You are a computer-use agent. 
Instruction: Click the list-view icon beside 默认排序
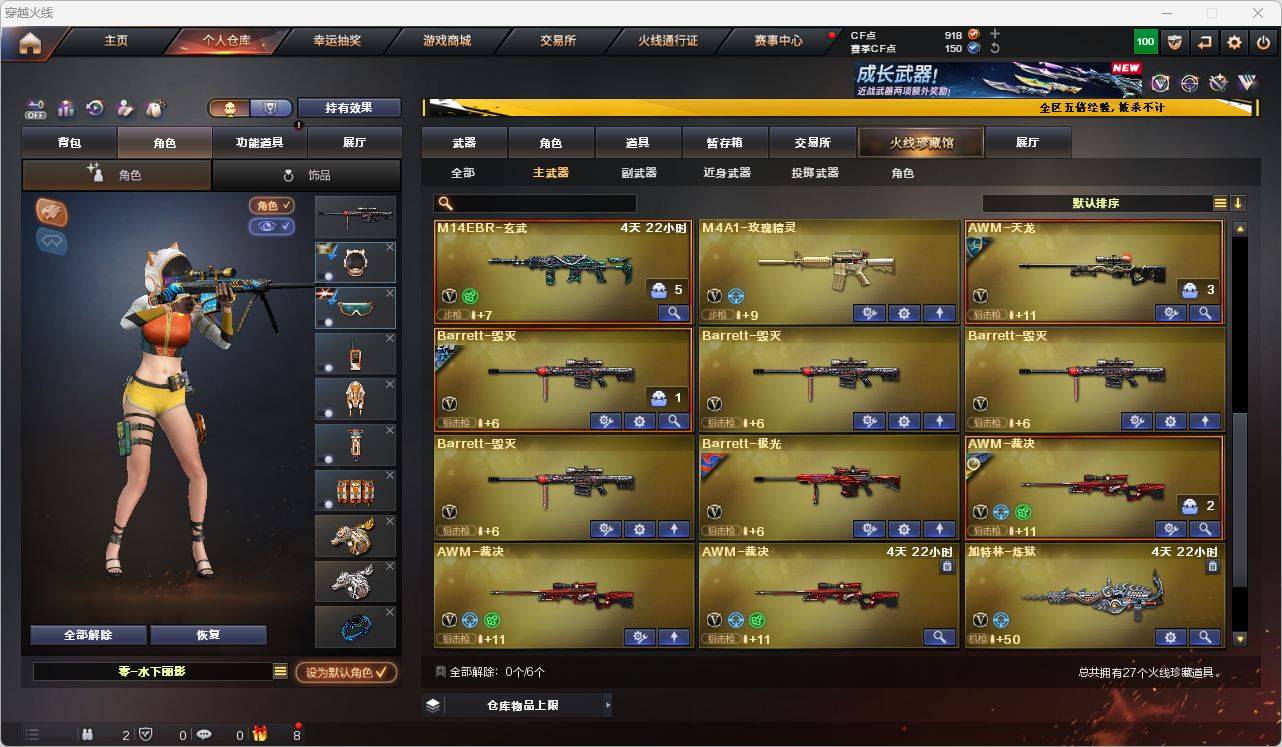tap(1220, 202)
